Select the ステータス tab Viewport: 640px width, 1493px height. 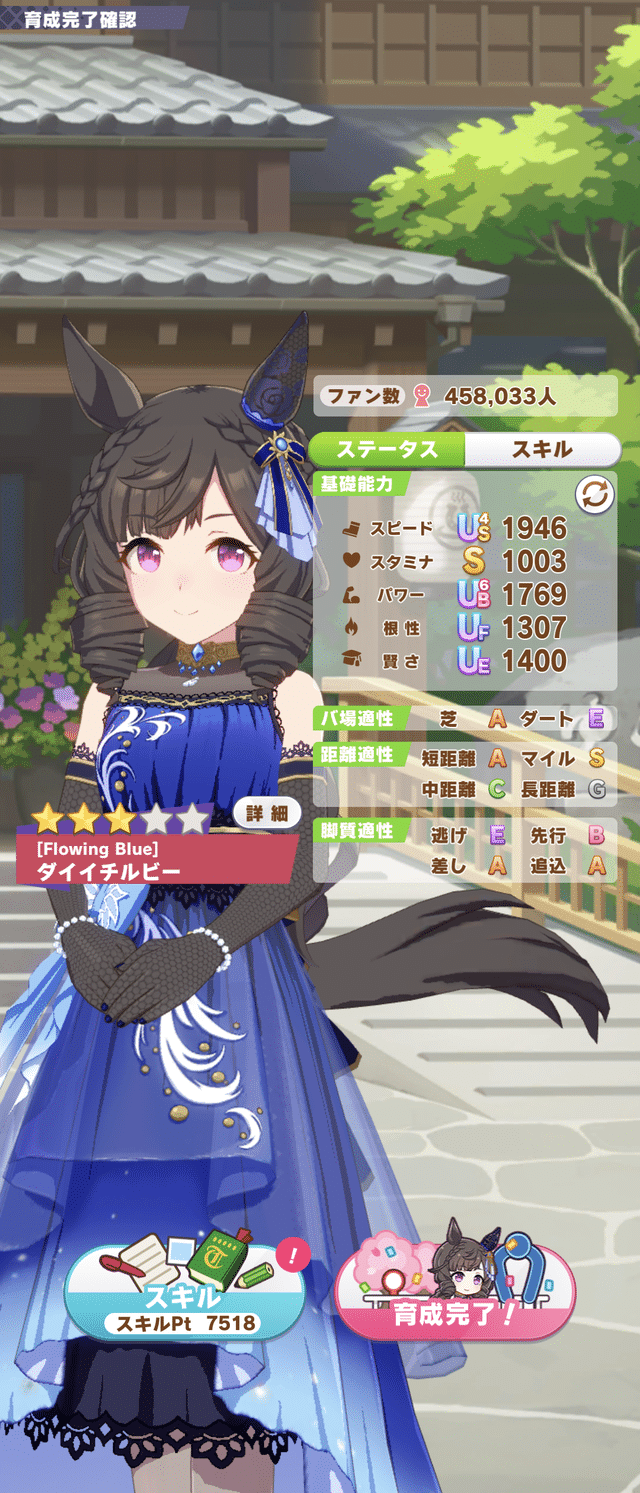pyautogui.click(x=387, y=449)
